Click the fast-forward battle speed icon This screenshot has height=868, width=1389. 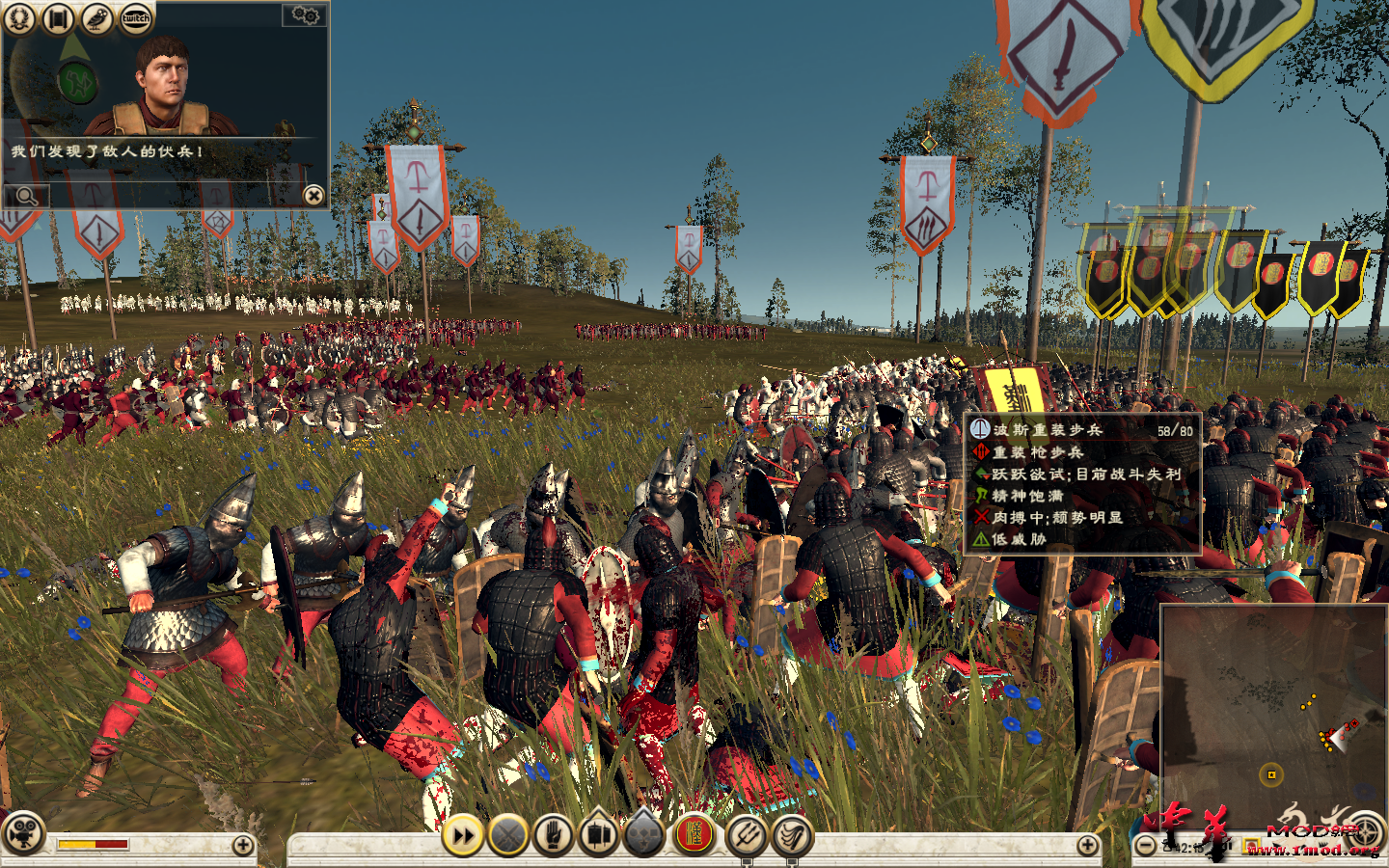462,835
